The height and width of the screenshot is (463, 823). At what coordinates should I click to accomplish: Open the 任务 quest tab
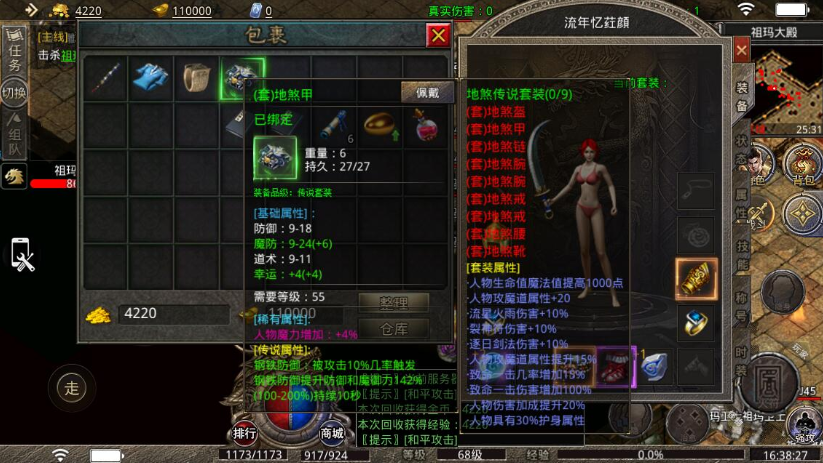pyautogui.click(x=15, y=51)
